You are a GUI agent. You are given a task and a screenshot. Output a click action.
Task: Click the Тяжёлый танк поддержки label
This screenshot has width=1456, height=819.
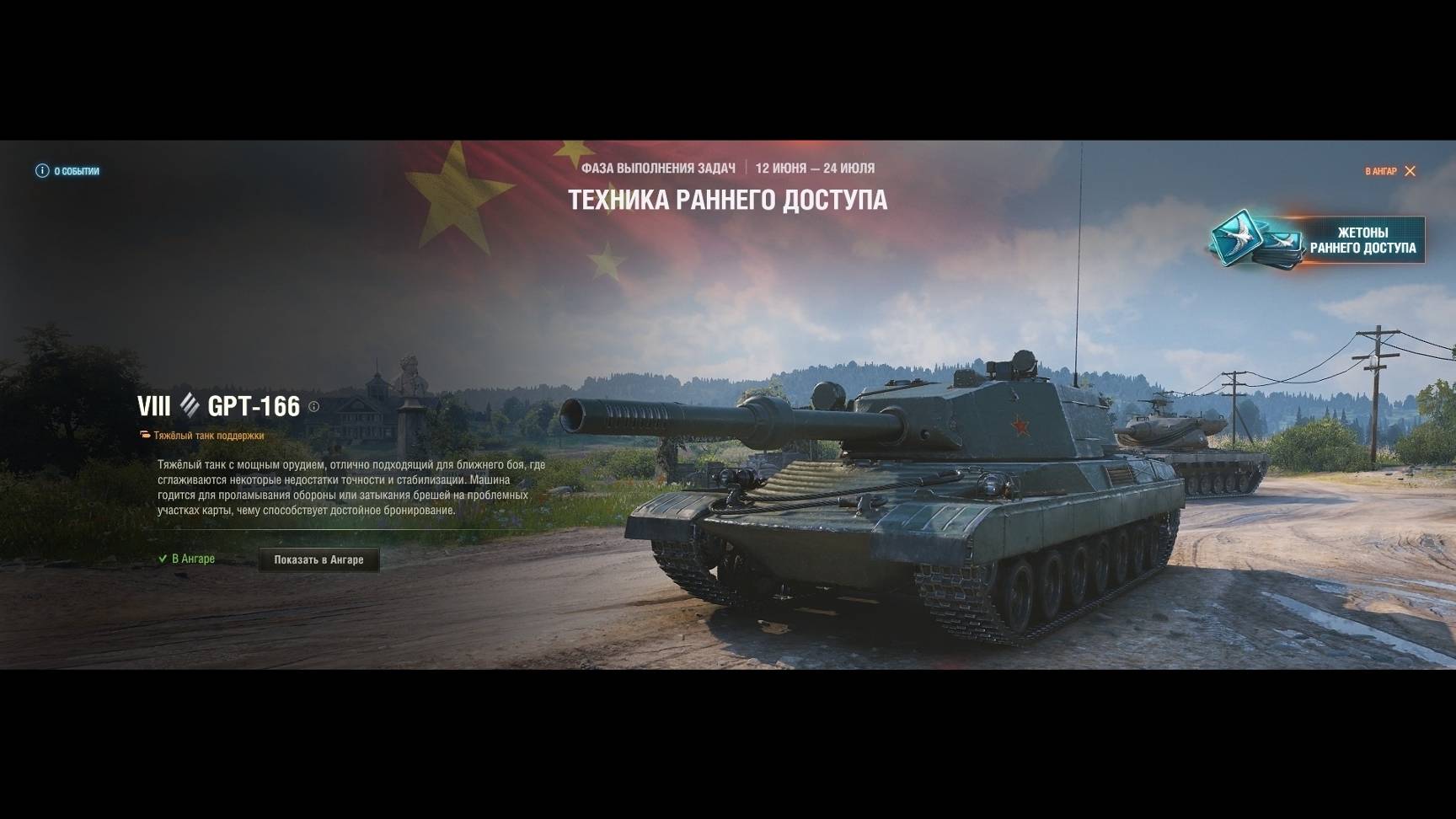208,435
